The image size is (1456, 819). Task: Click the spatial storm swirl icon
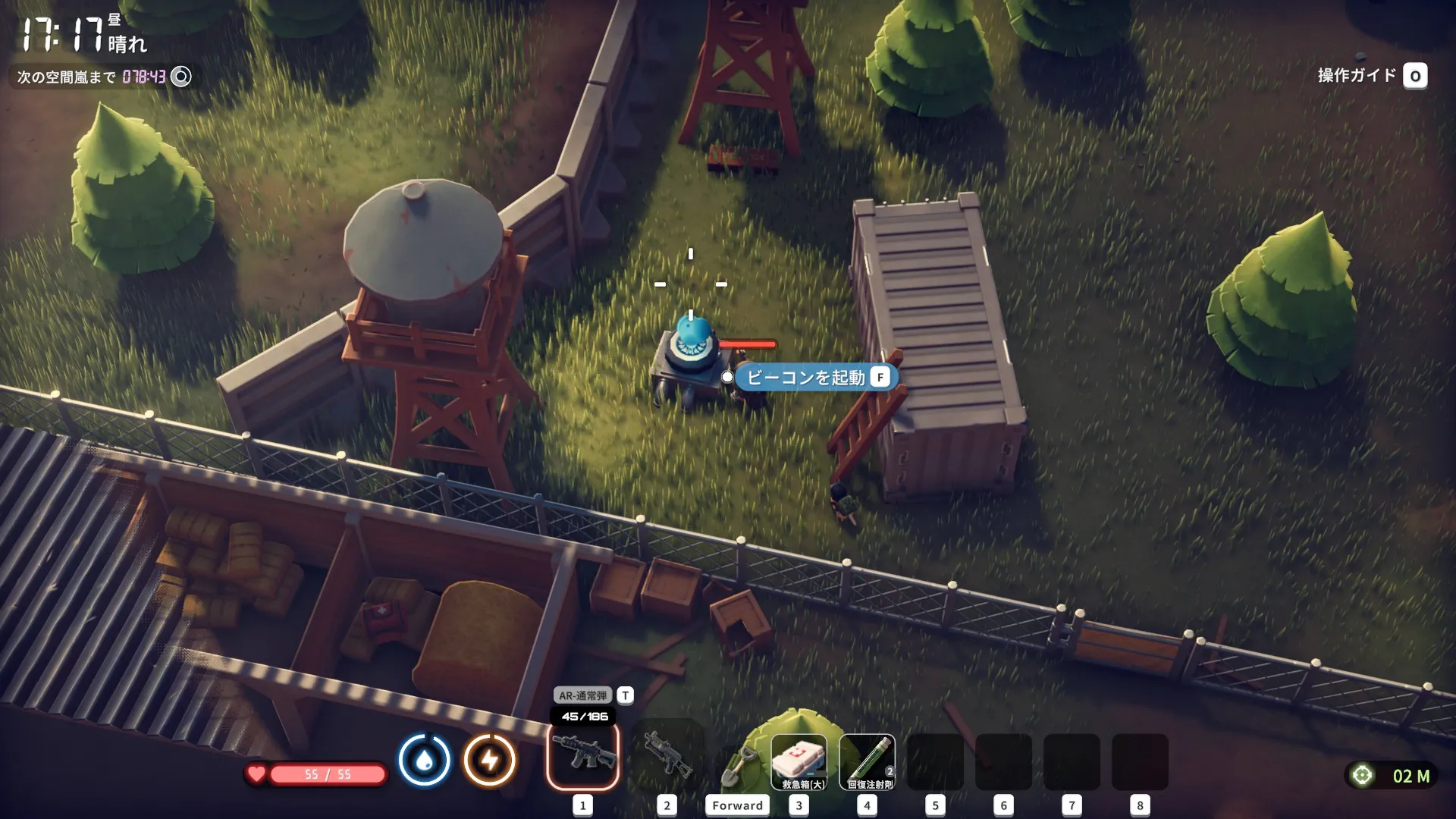click(x=181, y=77)
